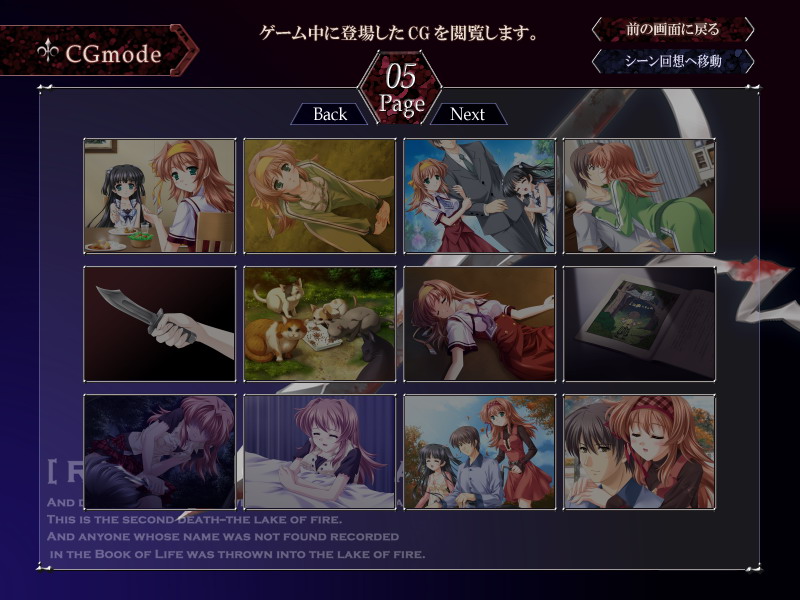Viewport: 800px width, 600px height.
Task: Open the two girls eating thumbnail
Action: [x=160, y=196]
